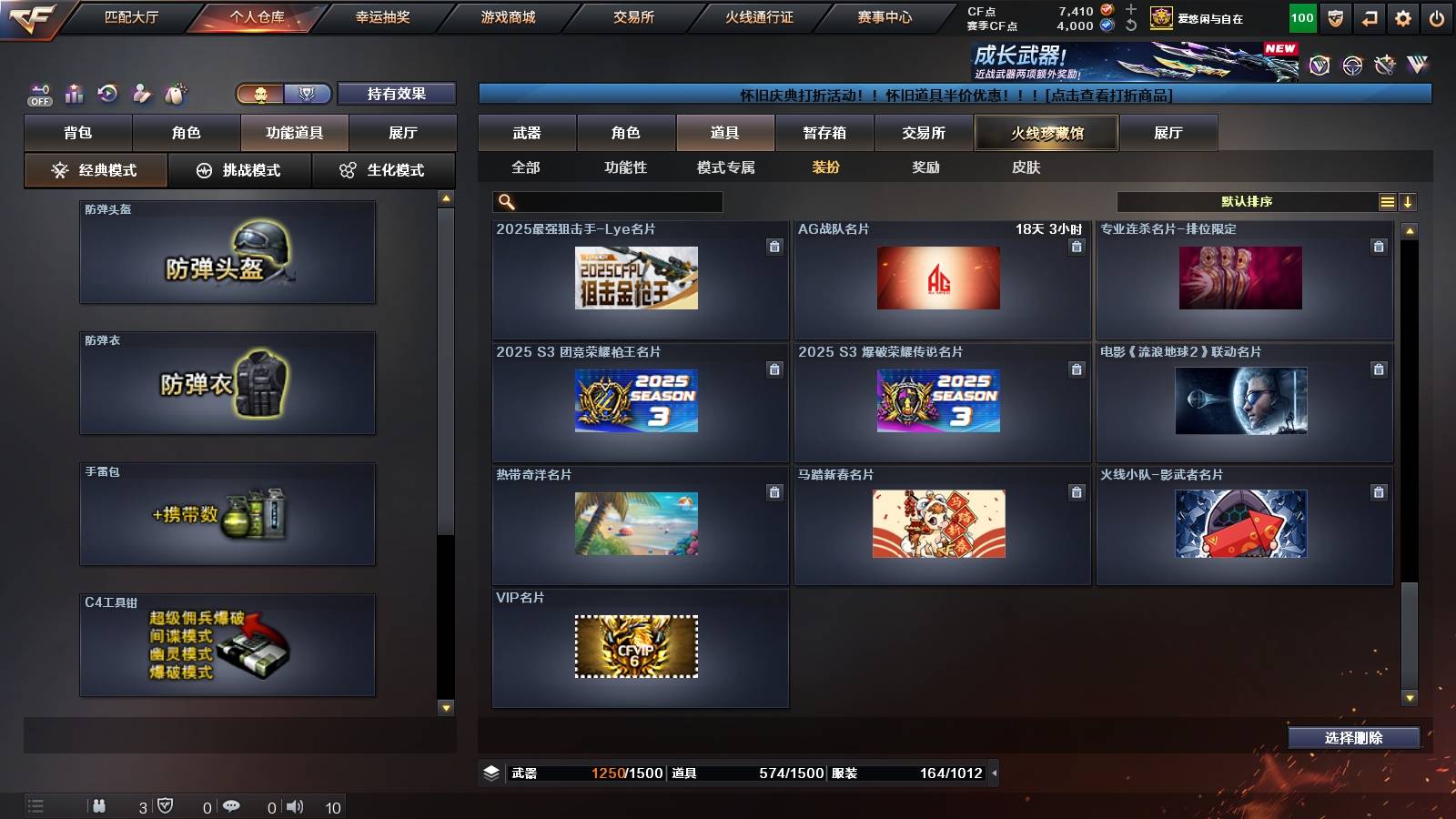The height and width of the screenshot is (819, 1456).
Task: Open the 交易所 menu in the top bar
Action: click(633, 15)
